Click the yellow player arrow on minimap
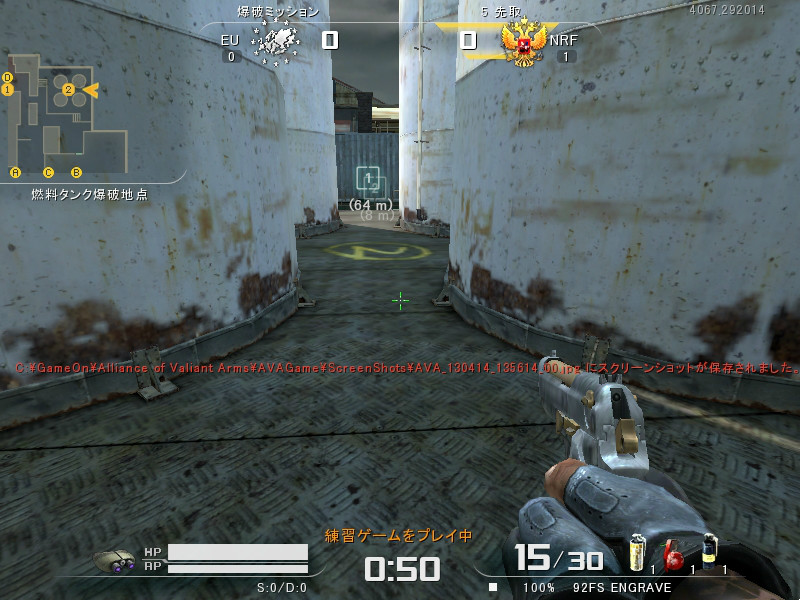The image size is (800, 600). 89,90
